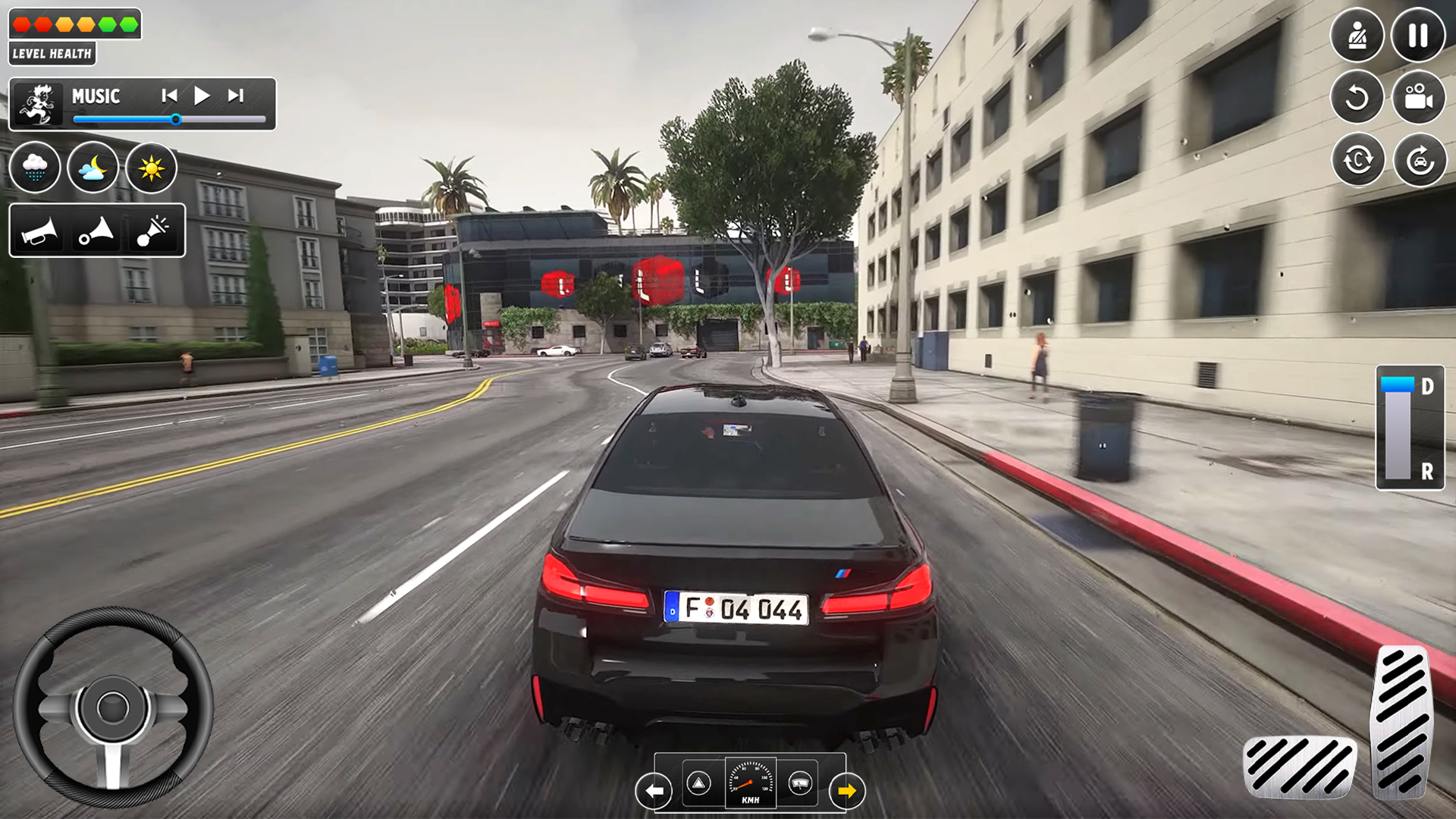Switch to night mode
Screen dimensions: 1456x819
(93, 168)
